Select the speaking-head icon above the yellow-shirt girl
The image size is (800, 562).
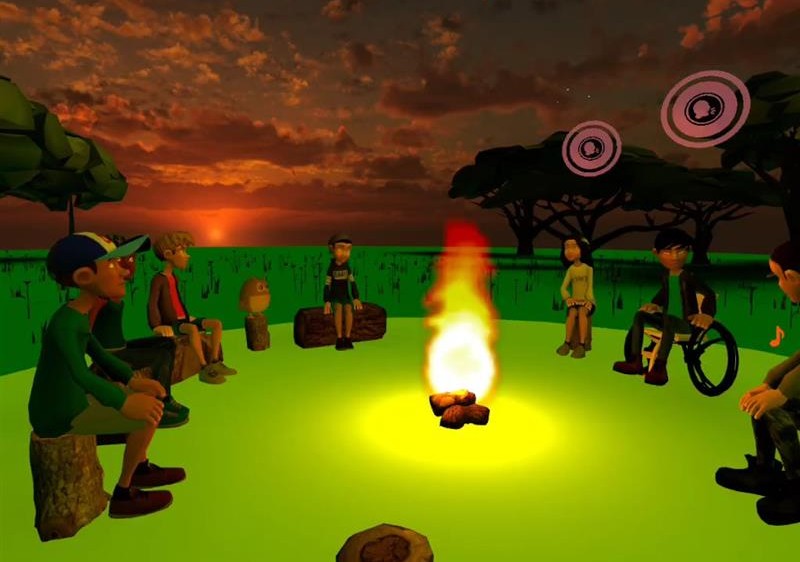[591, 148]
